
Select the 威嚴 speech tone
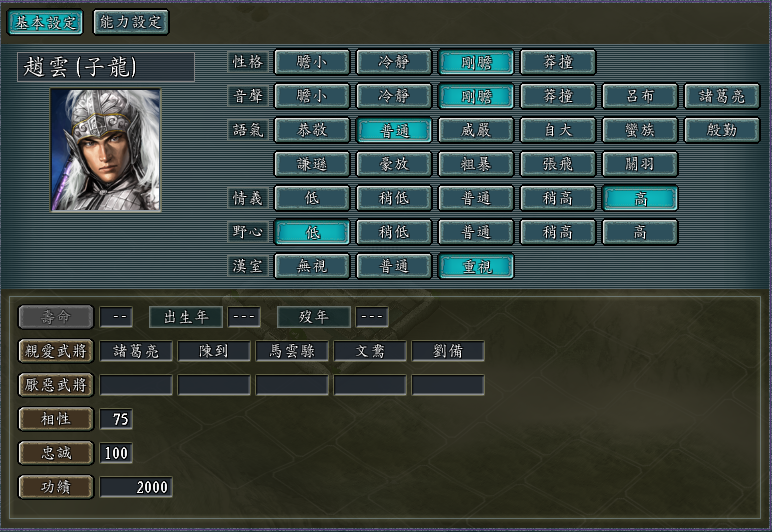476,130
